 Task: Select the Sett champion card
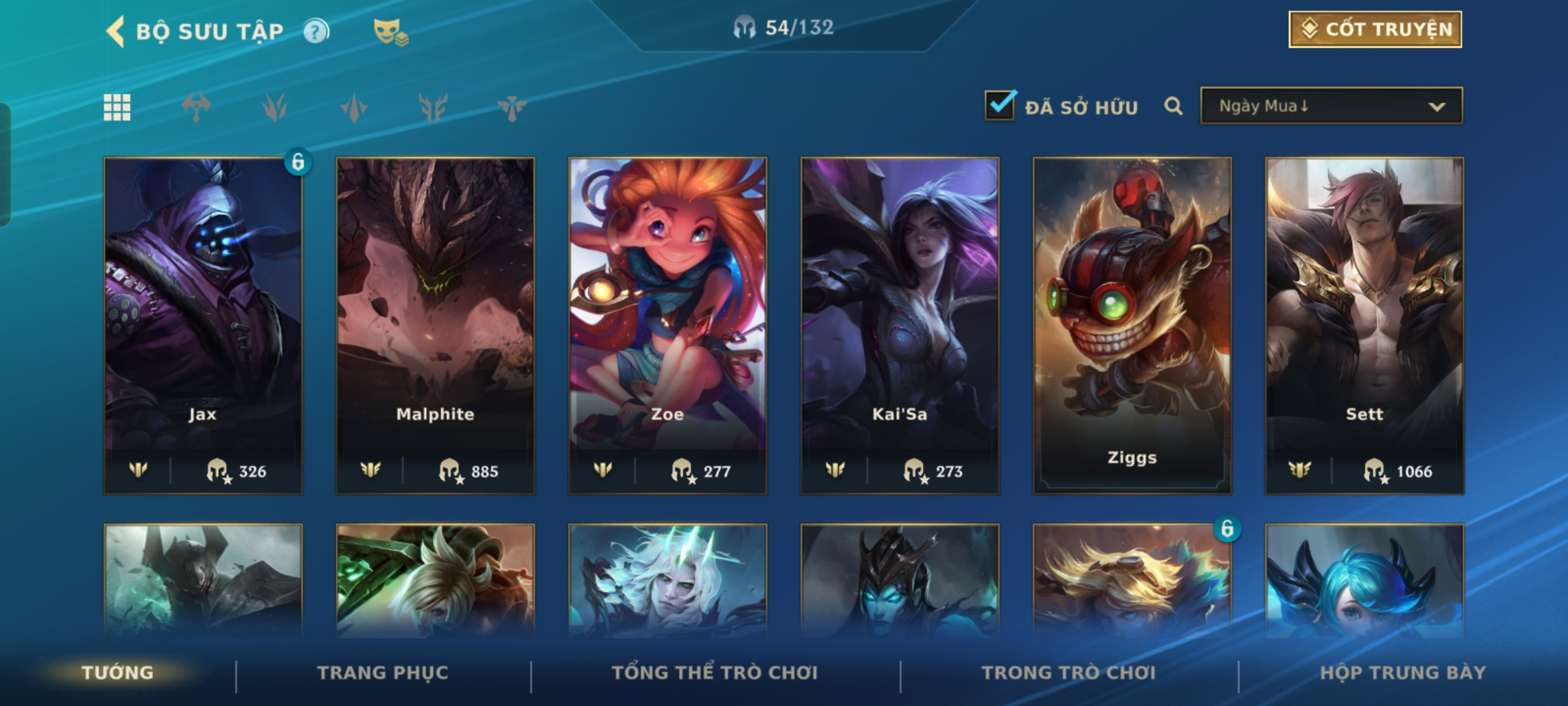click(1364, 325)
